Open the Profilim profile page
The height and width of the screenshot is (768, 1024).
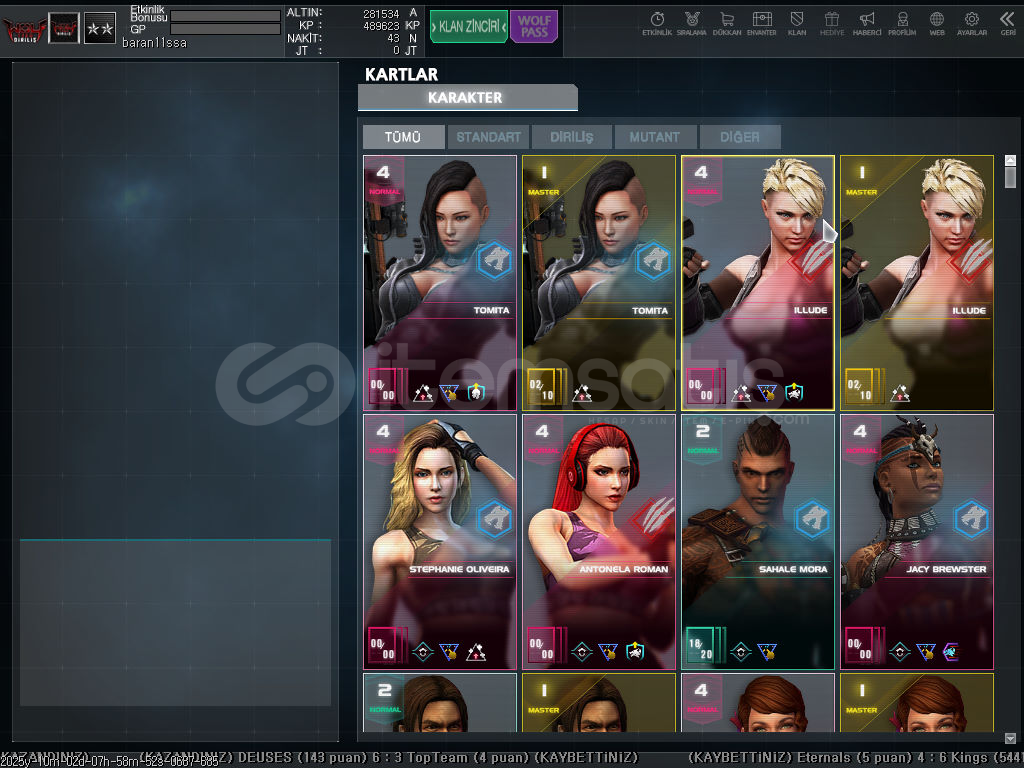[x=902, y=23]
